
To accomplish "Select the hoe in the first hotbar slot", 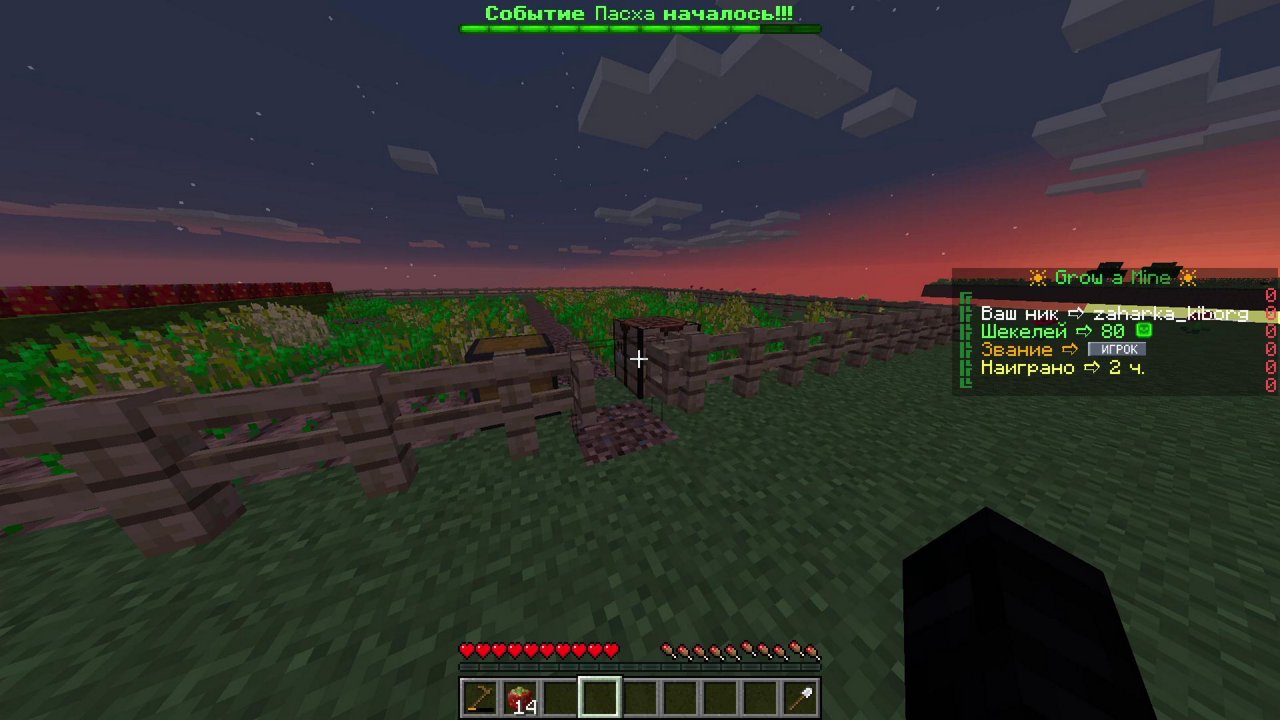I will (x=478, y=696).
